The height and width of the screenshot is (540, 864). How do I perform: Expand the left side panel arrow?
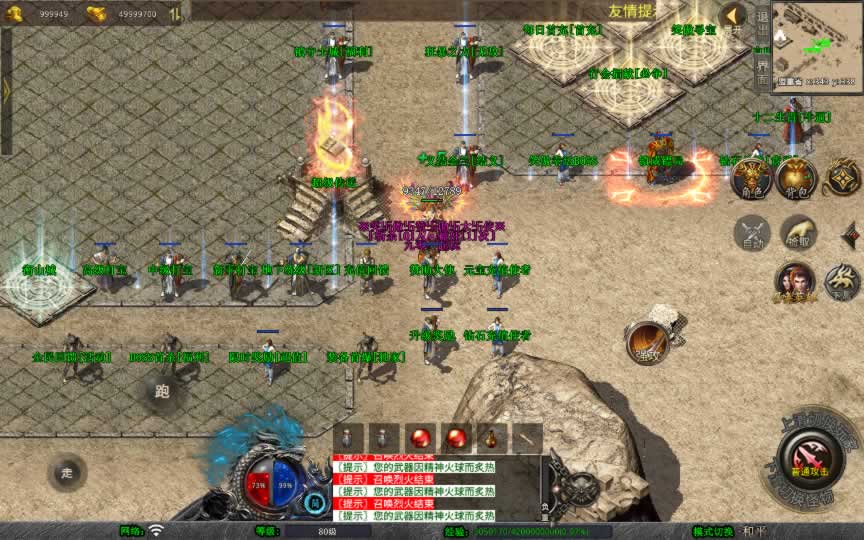coord(6,90)
